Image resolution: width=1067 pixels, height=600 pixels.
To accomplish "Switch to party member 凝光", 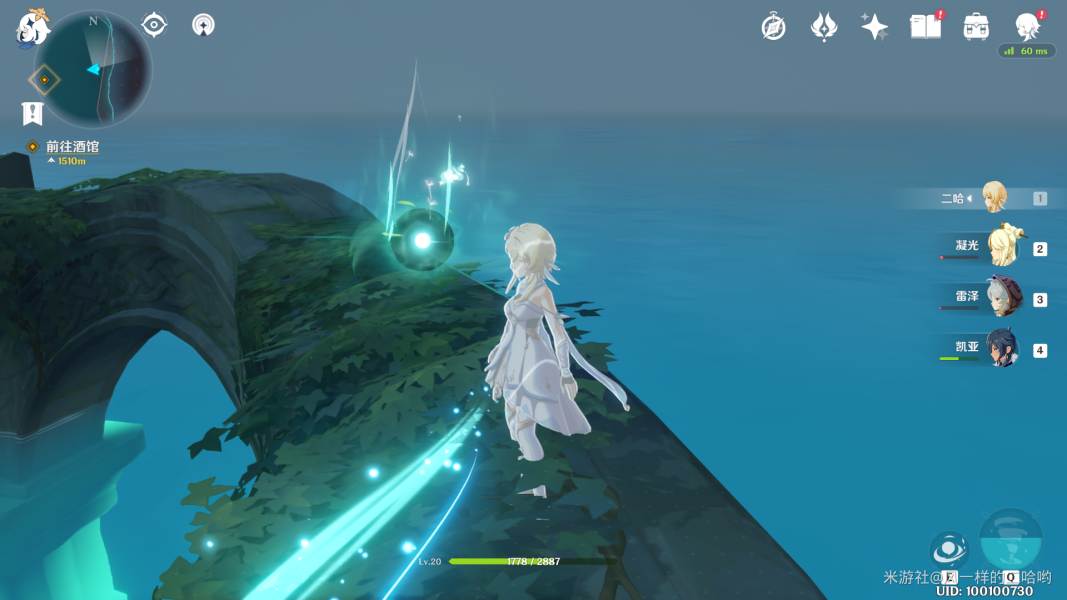I will [1001, 248].
